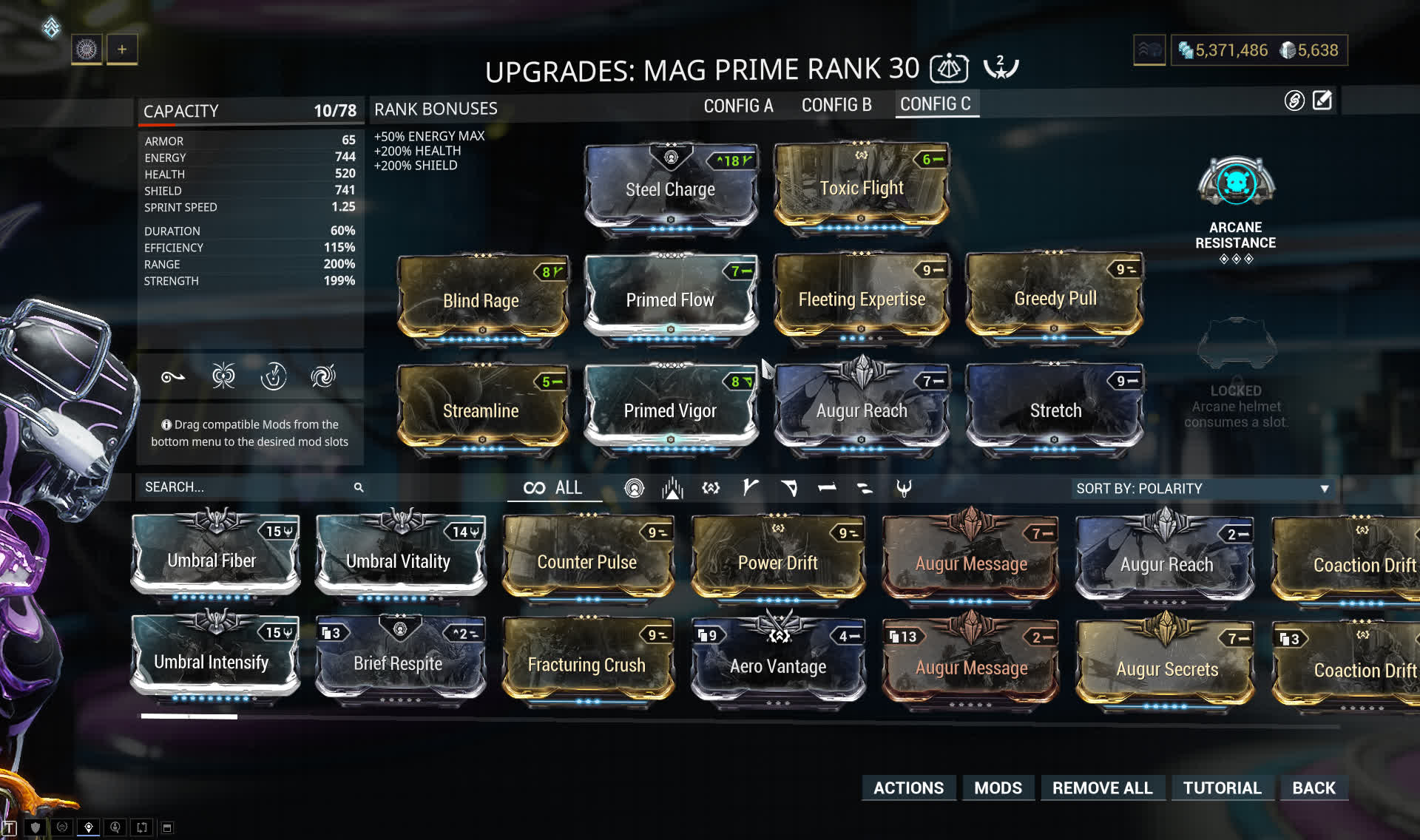
Task: Go back with the Back button
Action: 1313,787
